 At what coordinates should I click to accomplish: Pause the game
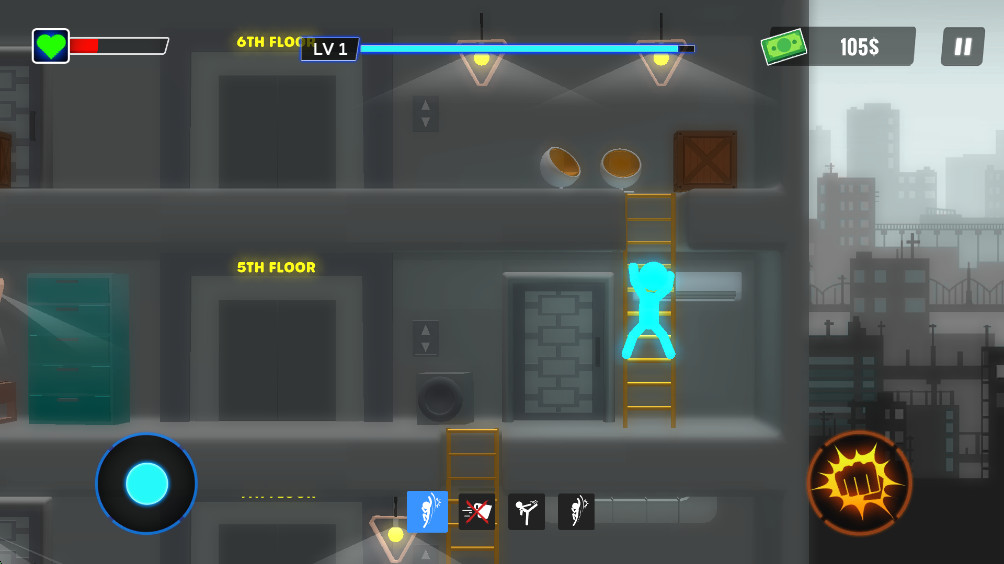[x=962, y=47]
